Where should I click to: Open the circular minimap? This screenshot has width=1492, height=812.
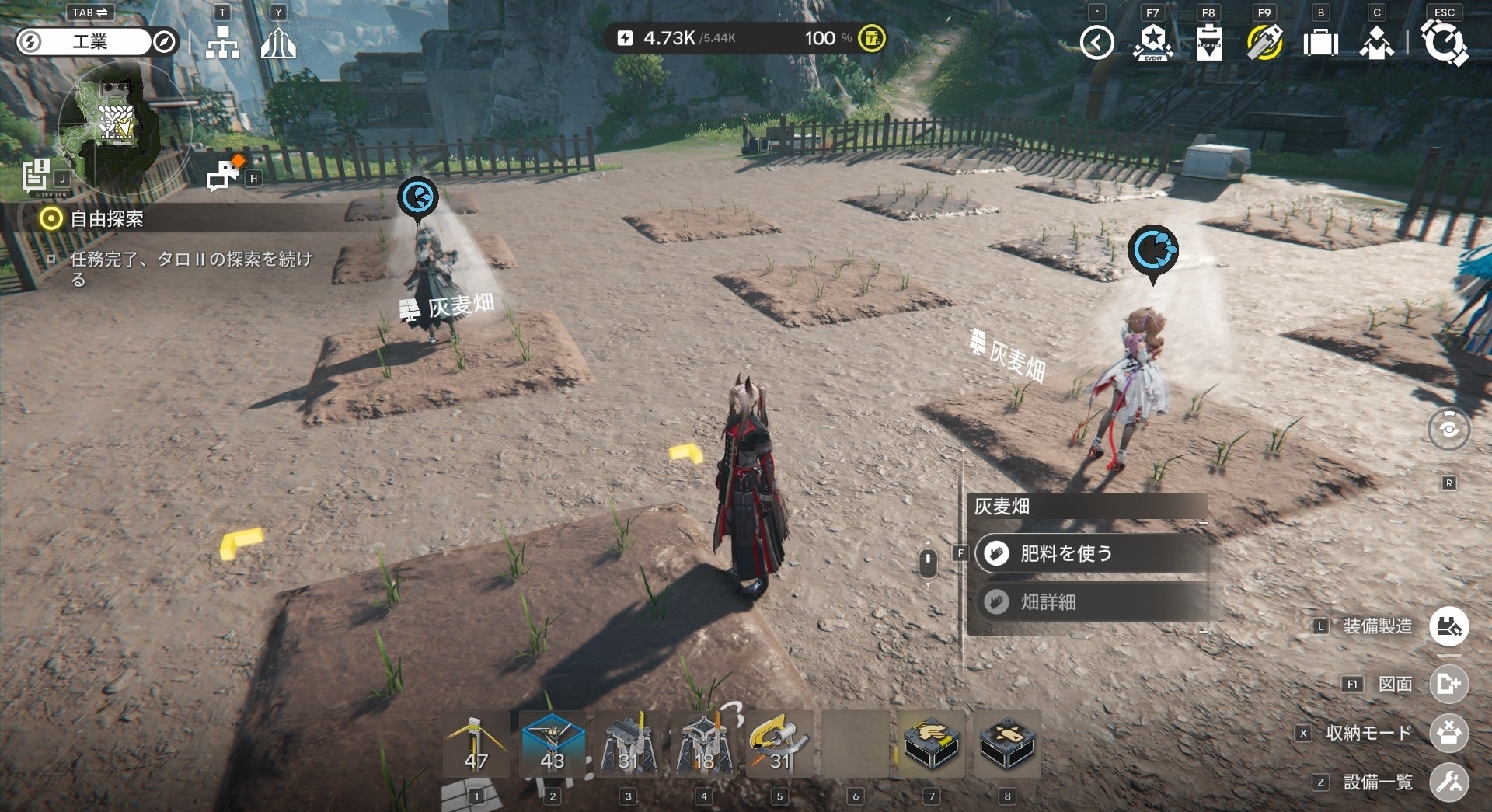[117, 124]
